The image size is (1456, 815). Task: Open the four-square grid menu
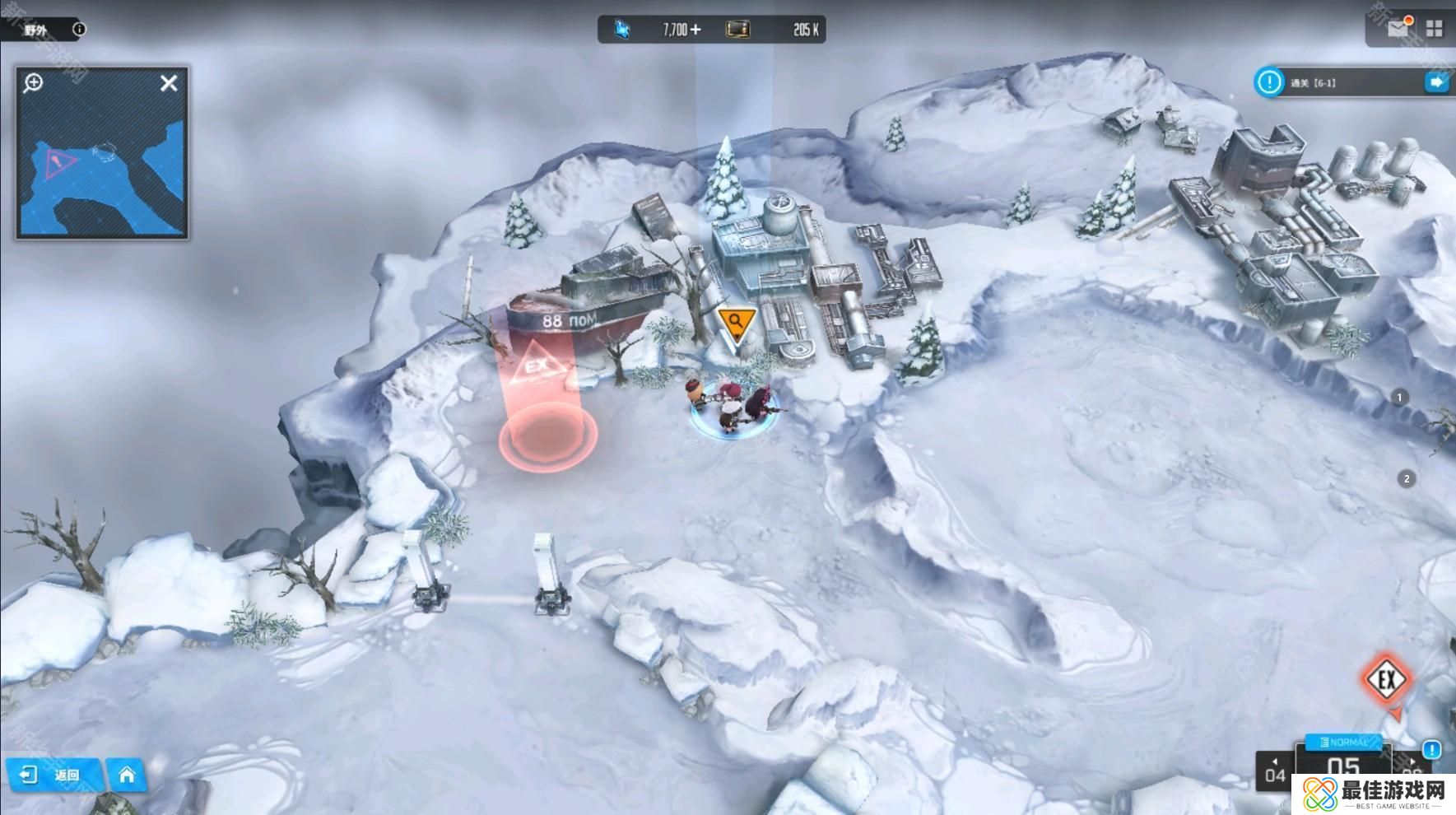point(1435,29)
